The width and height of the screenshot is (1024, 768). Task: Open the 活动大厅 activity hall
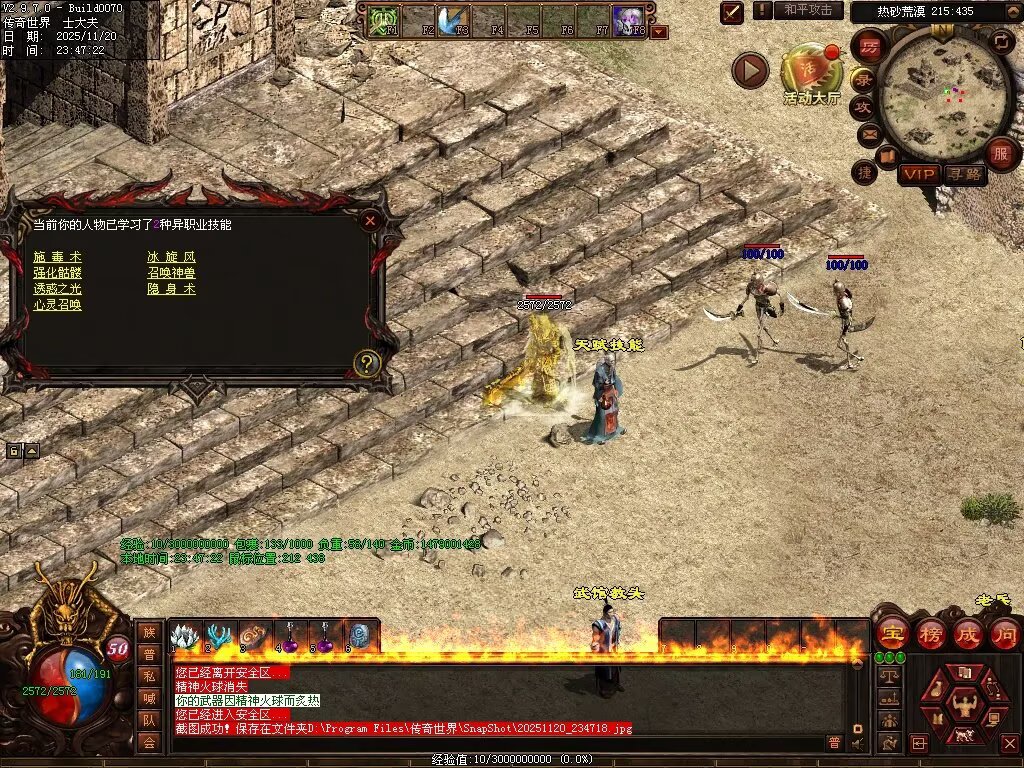811,72
